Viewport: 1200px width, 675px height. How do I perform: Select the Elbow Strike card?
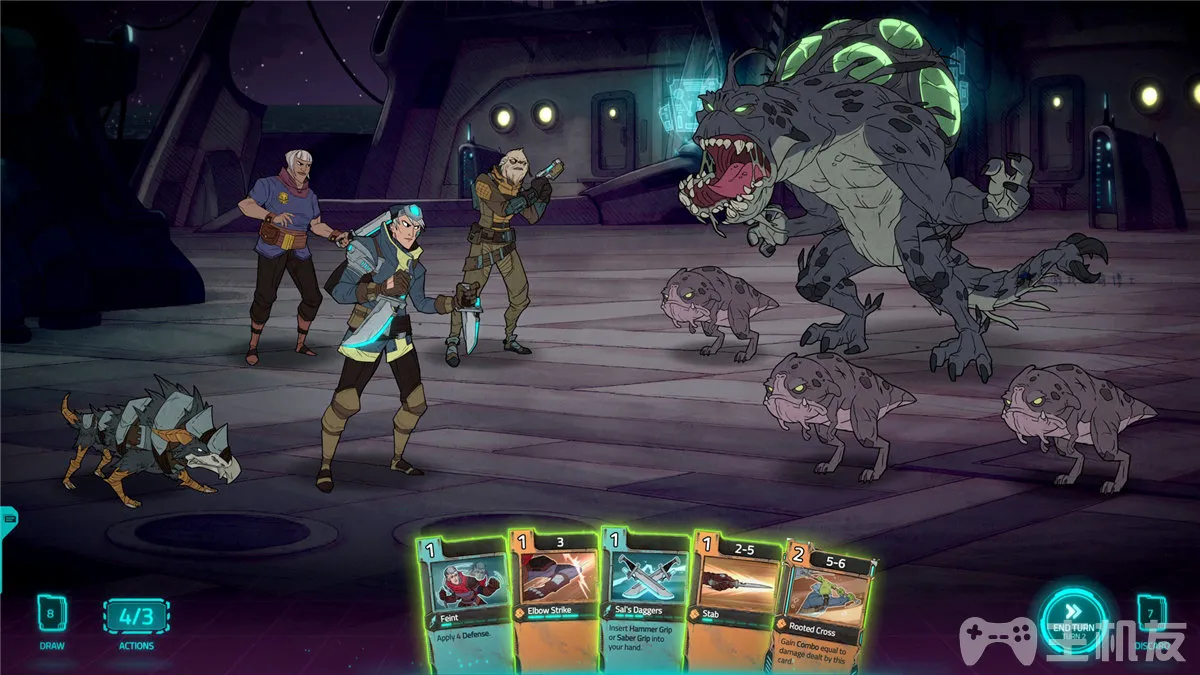[x=553, y=600]
